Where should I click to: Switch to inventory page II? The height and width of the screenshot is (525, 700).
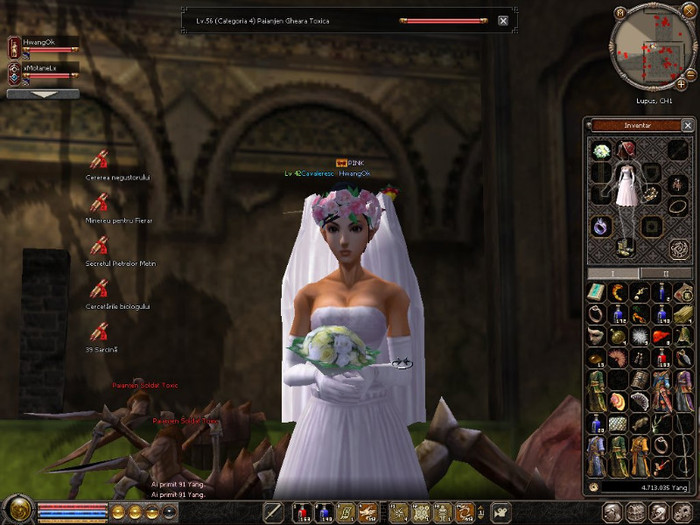(665, 272)
